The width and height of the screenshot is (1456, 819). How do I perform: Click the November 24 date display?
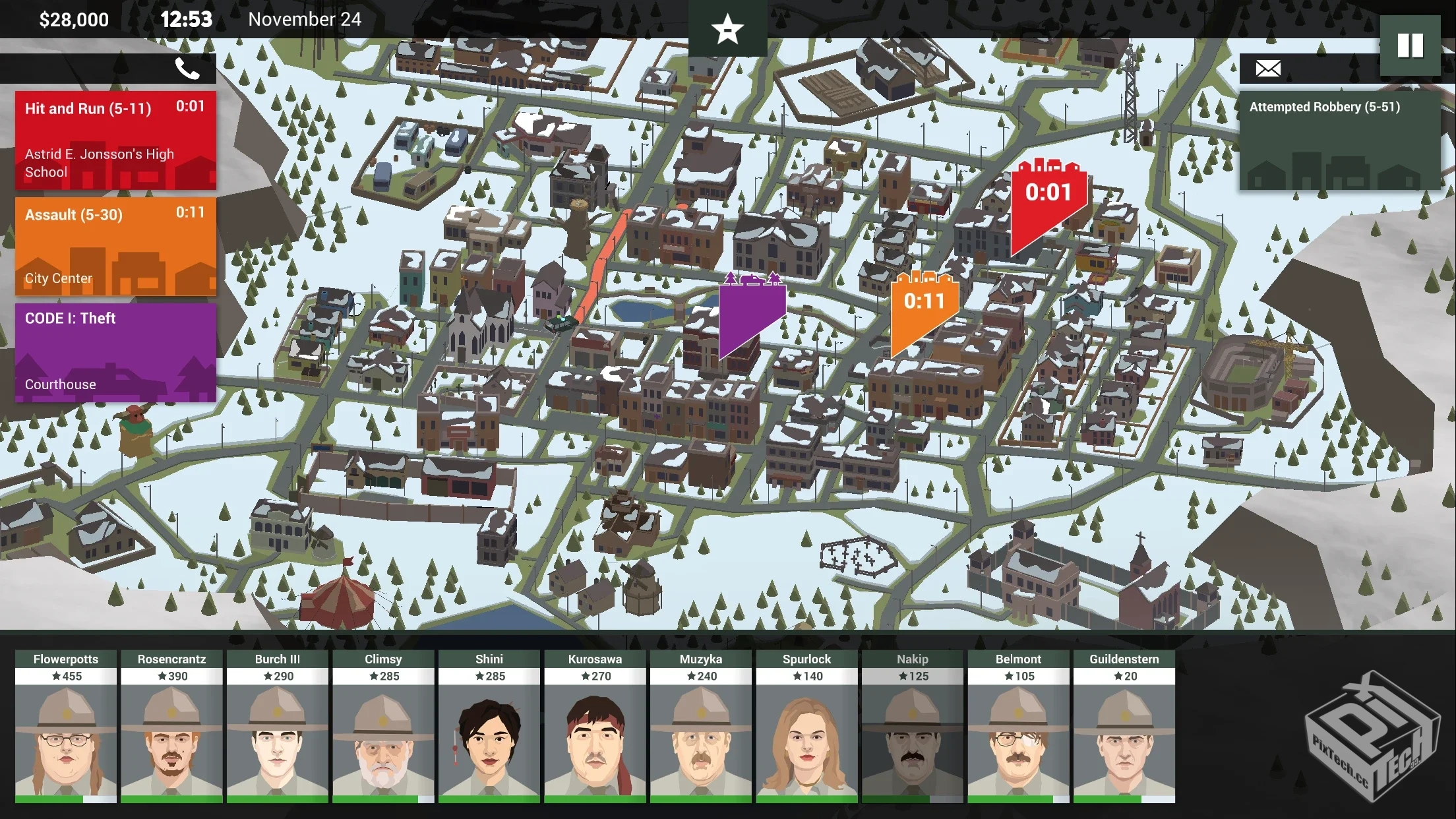(x=304, y=19)
